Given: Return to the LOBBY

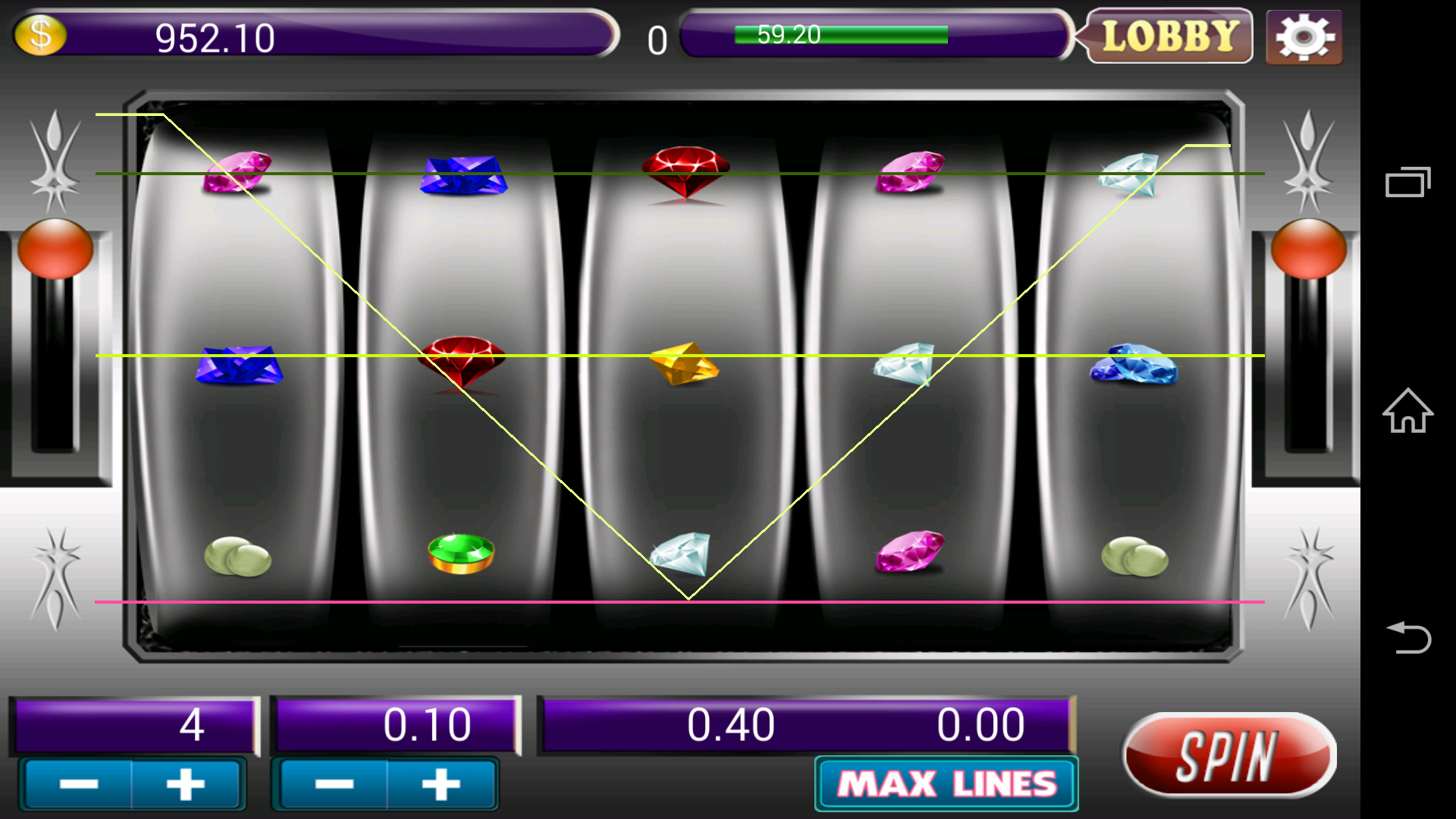Looking at the screenshot, I should coord(1169,36).
